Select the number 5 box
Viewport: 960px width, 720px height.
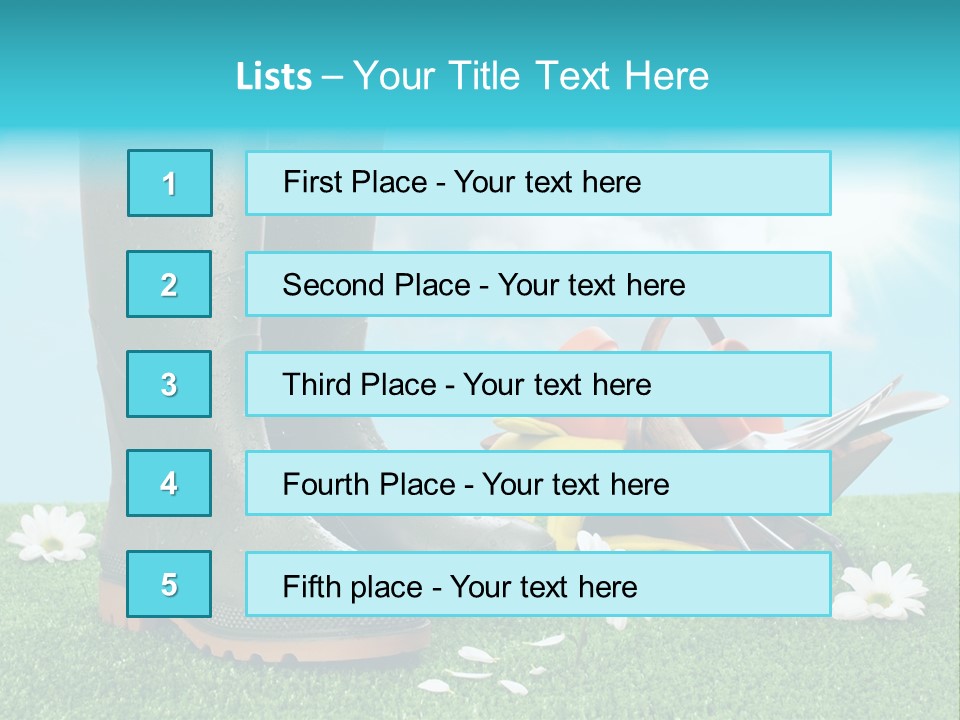[x=169, y=584]
